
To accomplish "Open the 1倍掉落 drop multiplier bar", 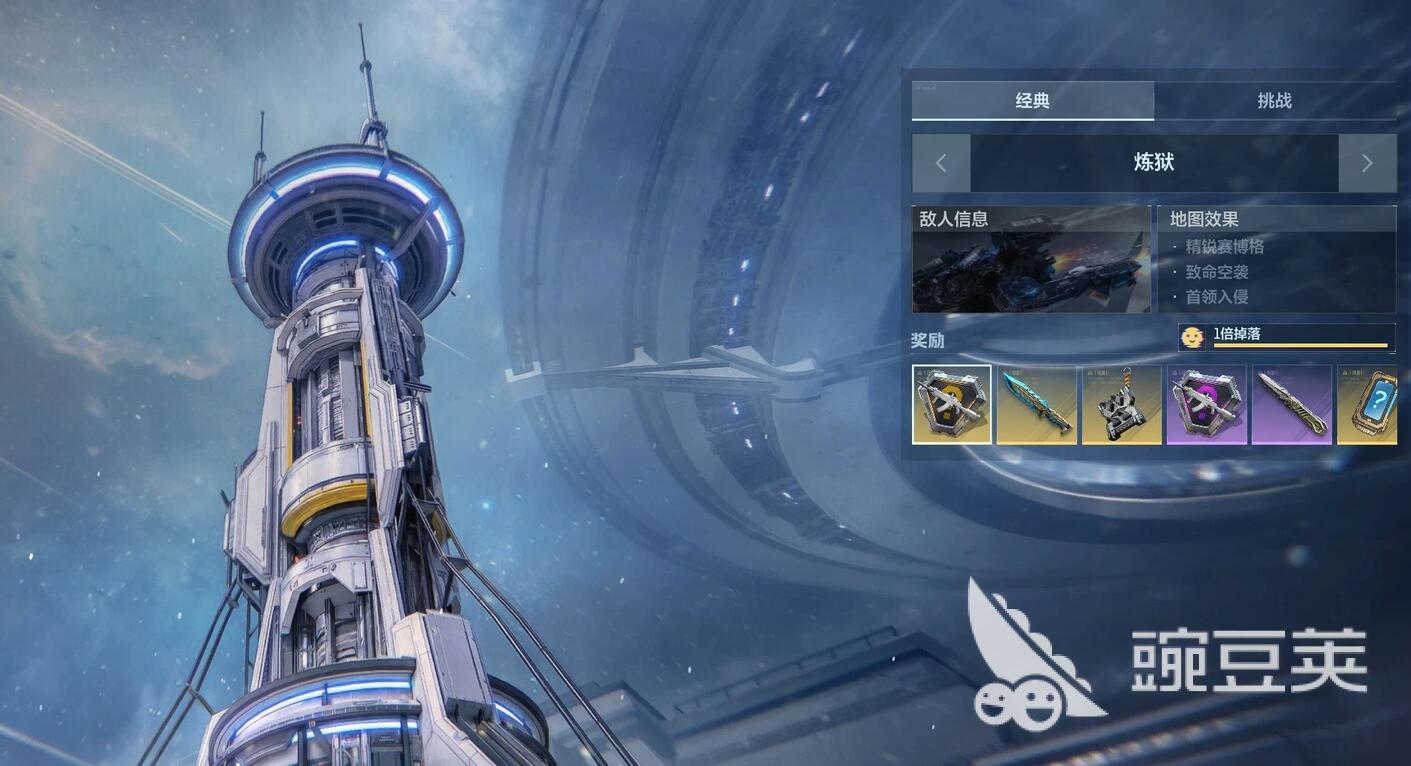I will [x=1287, y=338].
